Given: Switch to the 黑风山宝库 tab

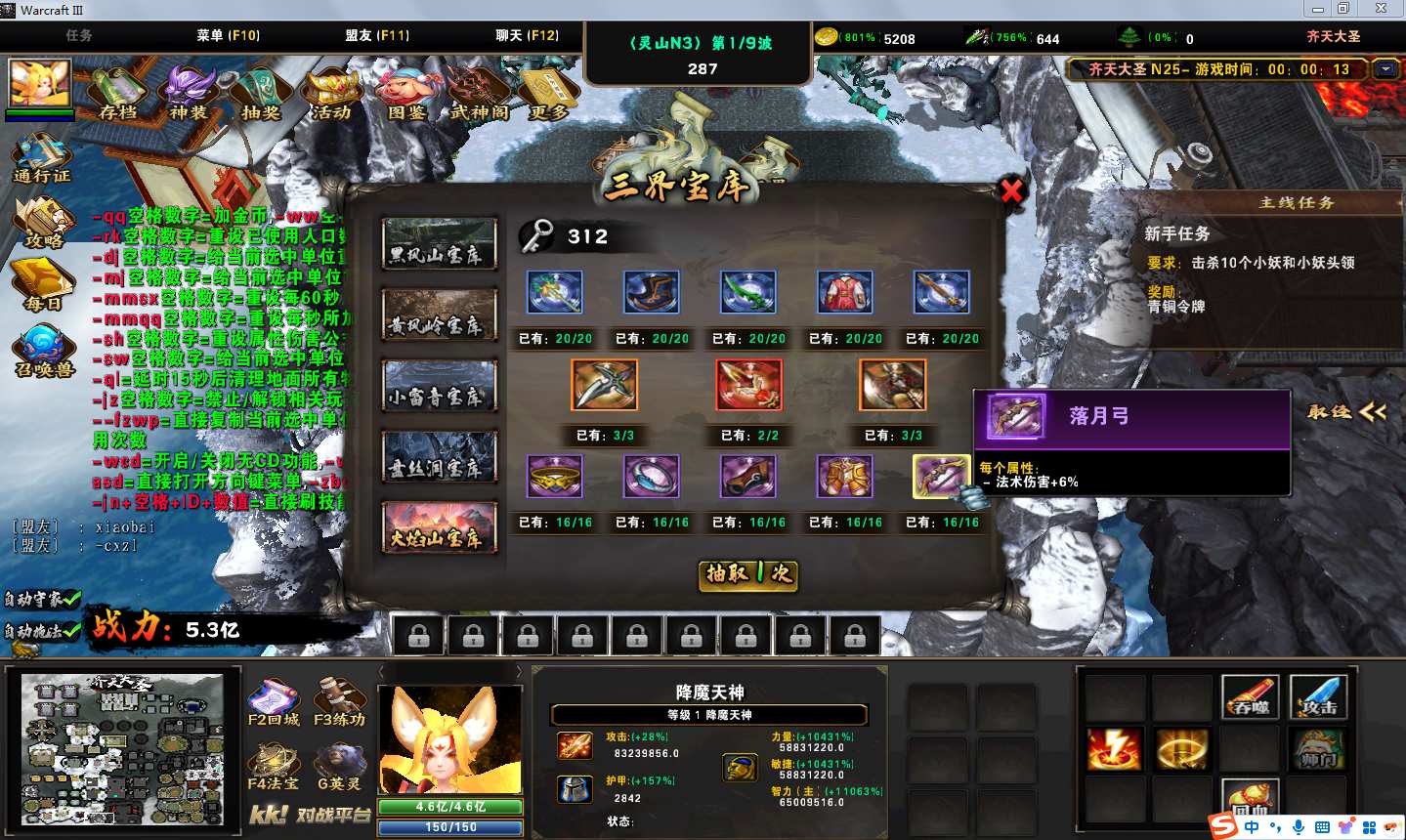Looking at the screenshot, I should (x=439, y=244).
